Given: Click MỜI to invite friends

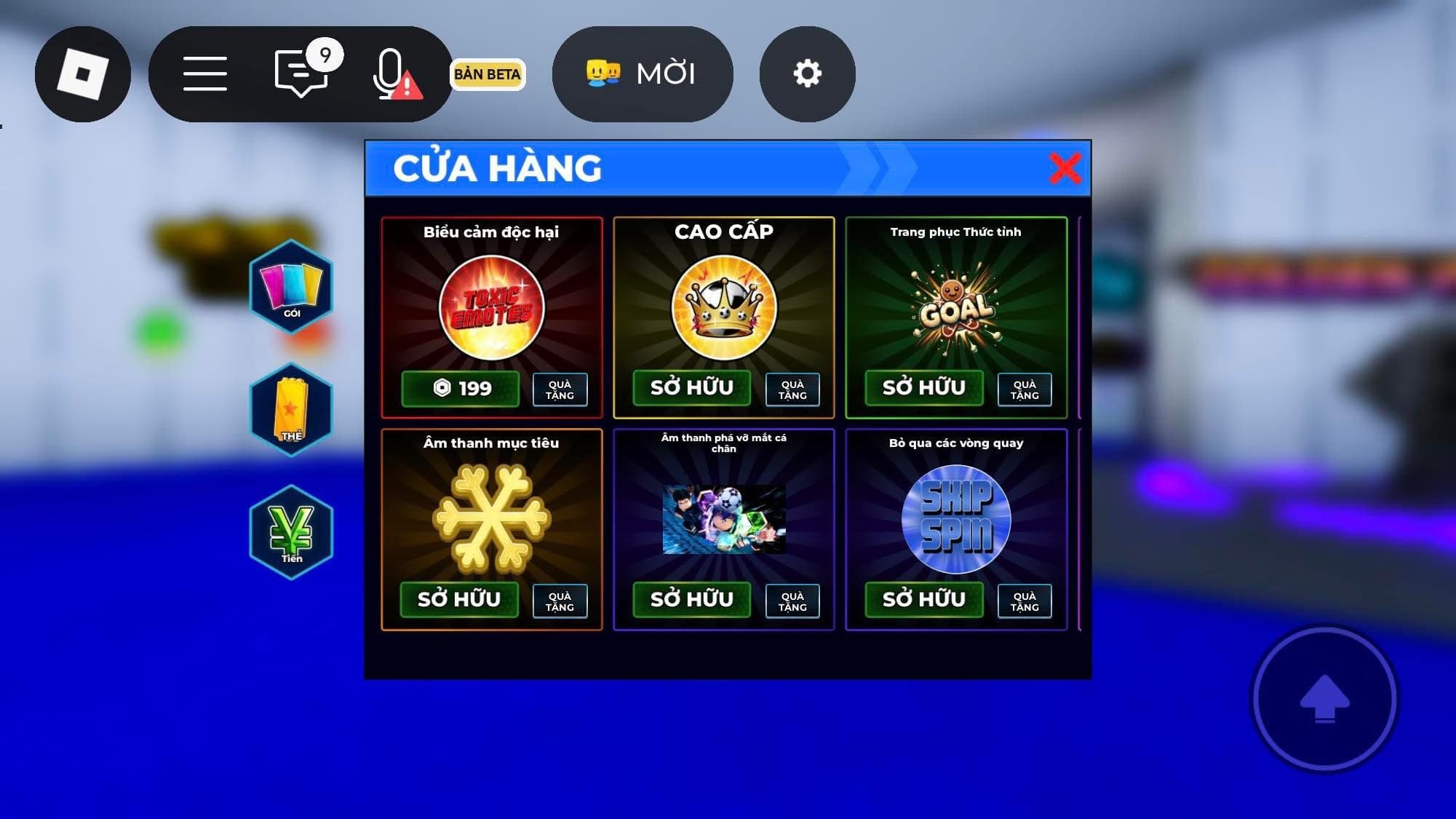Looking at the screenshot, I should [643, 73].
